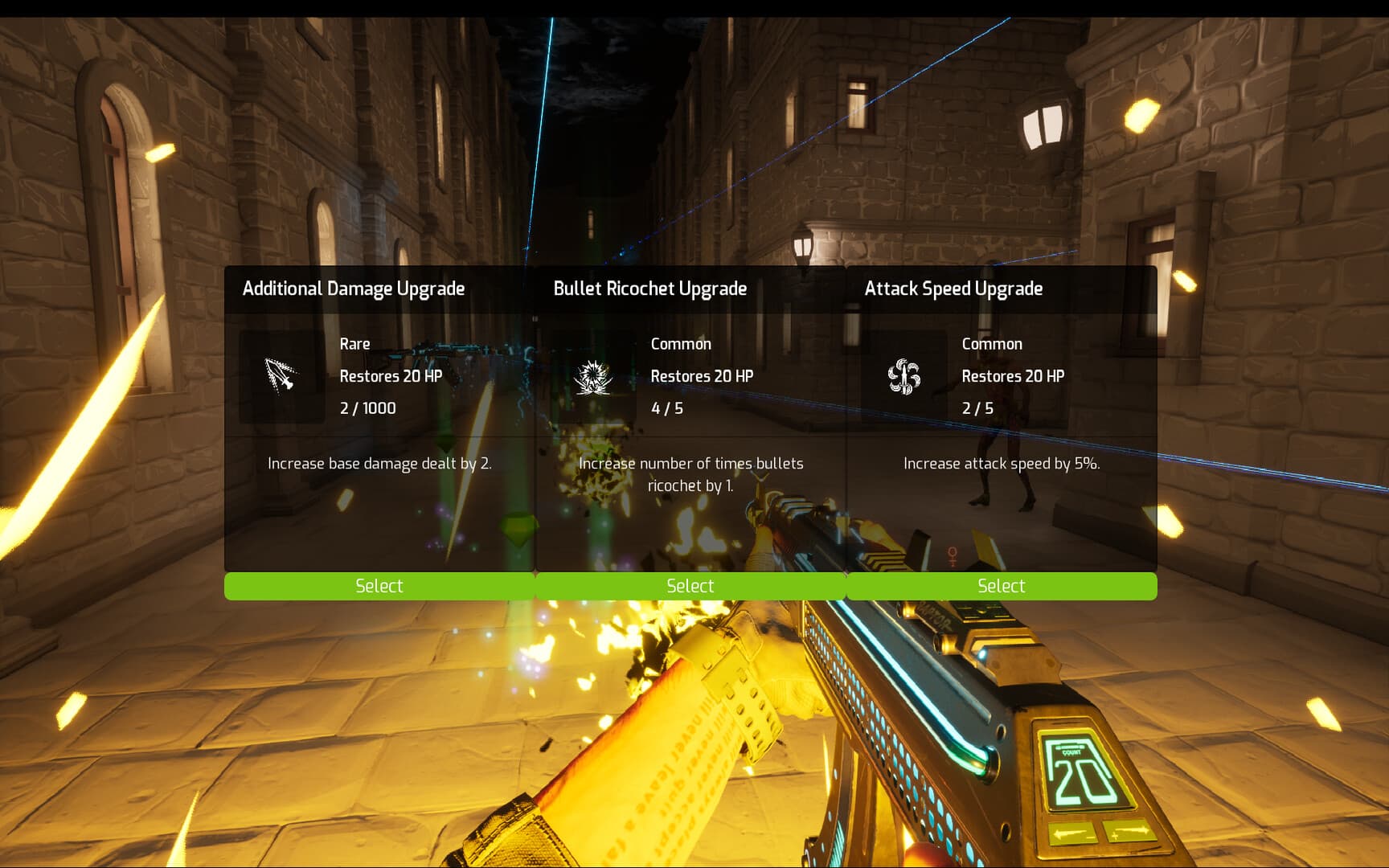Click Restores 20 HP text on the middle card
Viewport: 1389px width, 868px height.
pos(702,375)
